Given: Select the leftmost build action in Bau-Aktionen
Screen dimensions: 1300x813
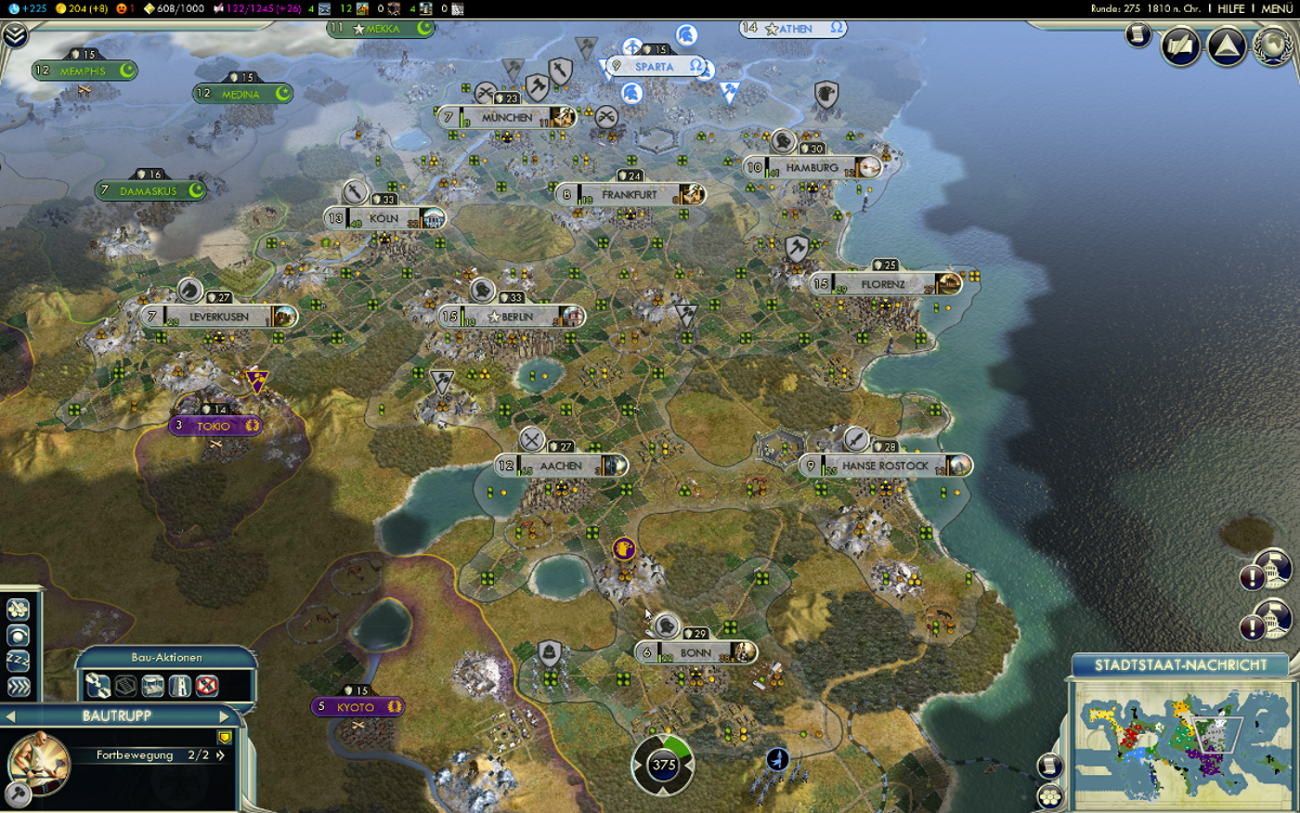Looking at the screenshot, I should click(99, 686).
